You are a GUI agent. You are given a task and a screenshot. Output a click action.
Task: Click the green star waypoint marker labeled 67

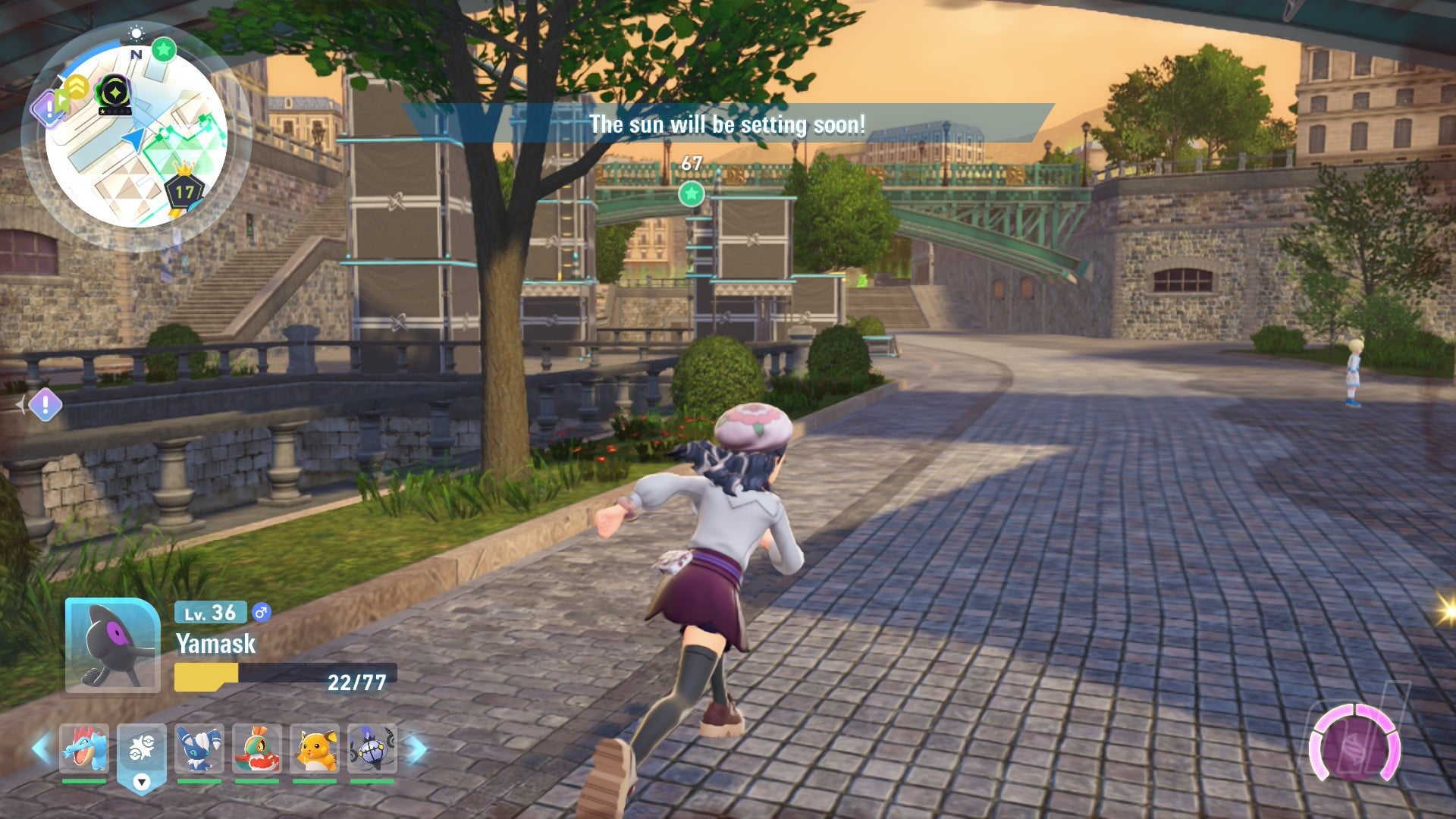click(x=691, y=194)
